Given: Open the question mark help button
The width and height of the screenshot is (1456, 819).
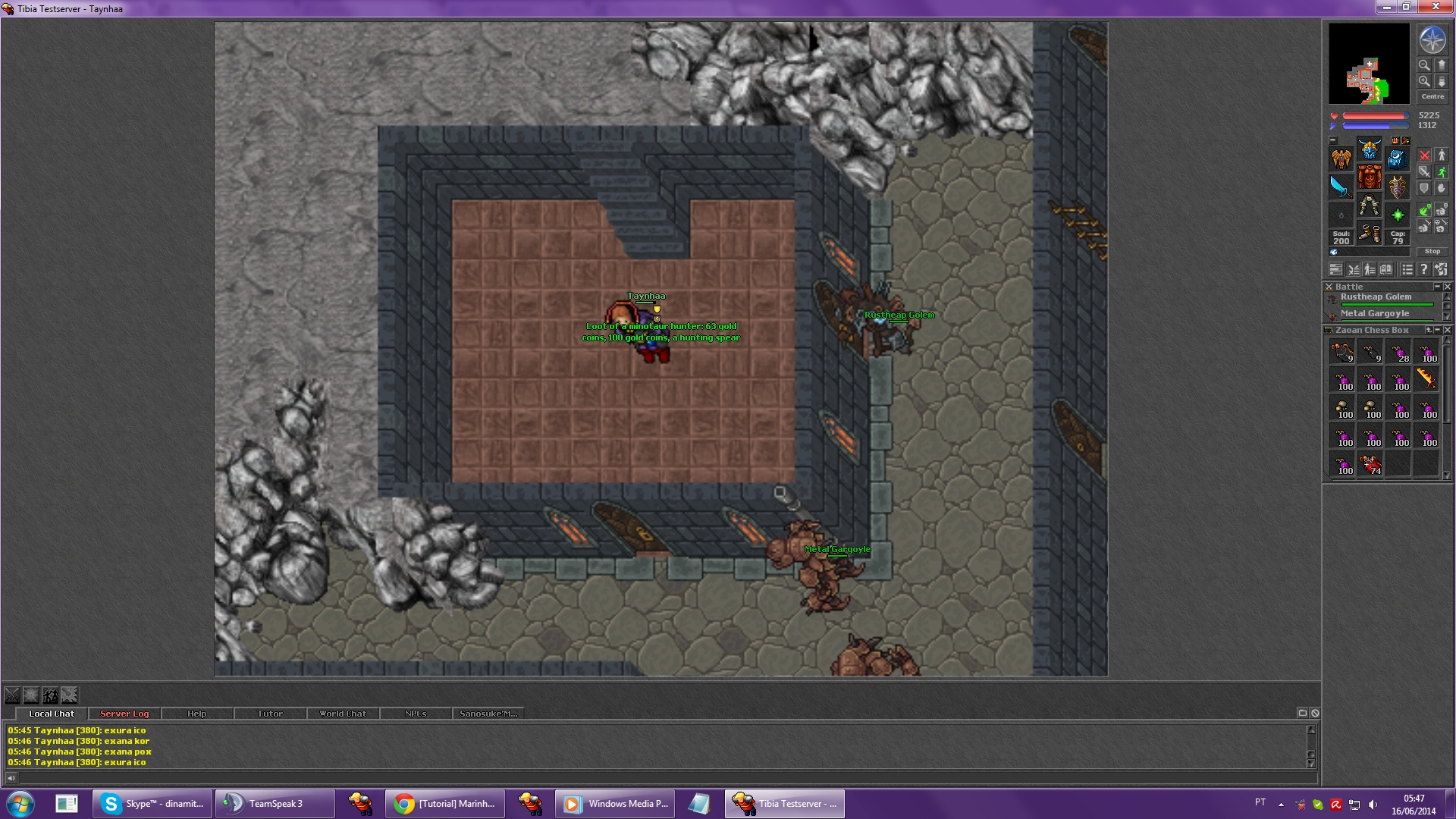Looking at the screenshot, I should tap(1423, 269).
